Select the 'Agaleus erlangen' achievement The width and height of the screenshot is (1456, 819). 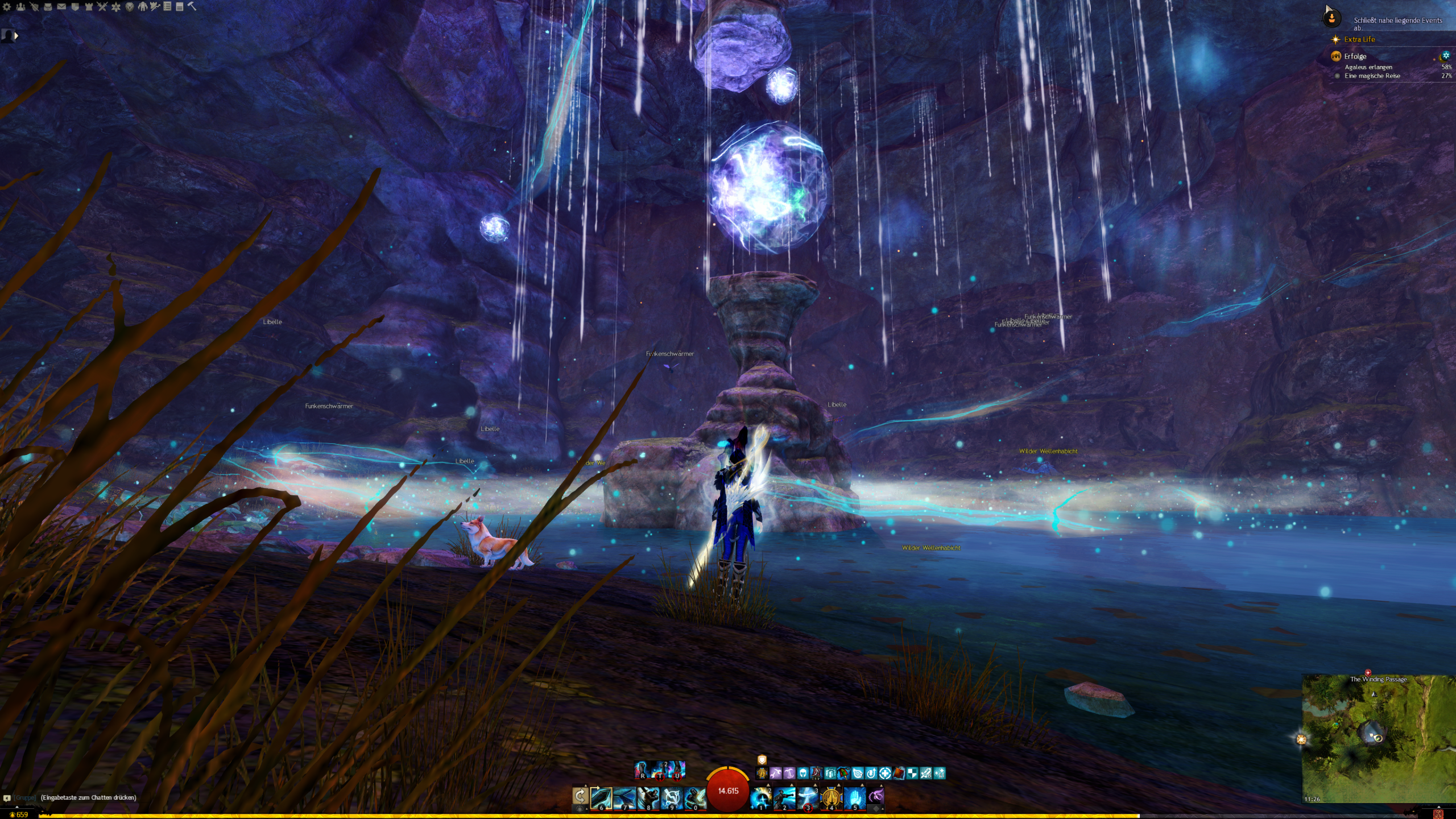pos(1368,67)
